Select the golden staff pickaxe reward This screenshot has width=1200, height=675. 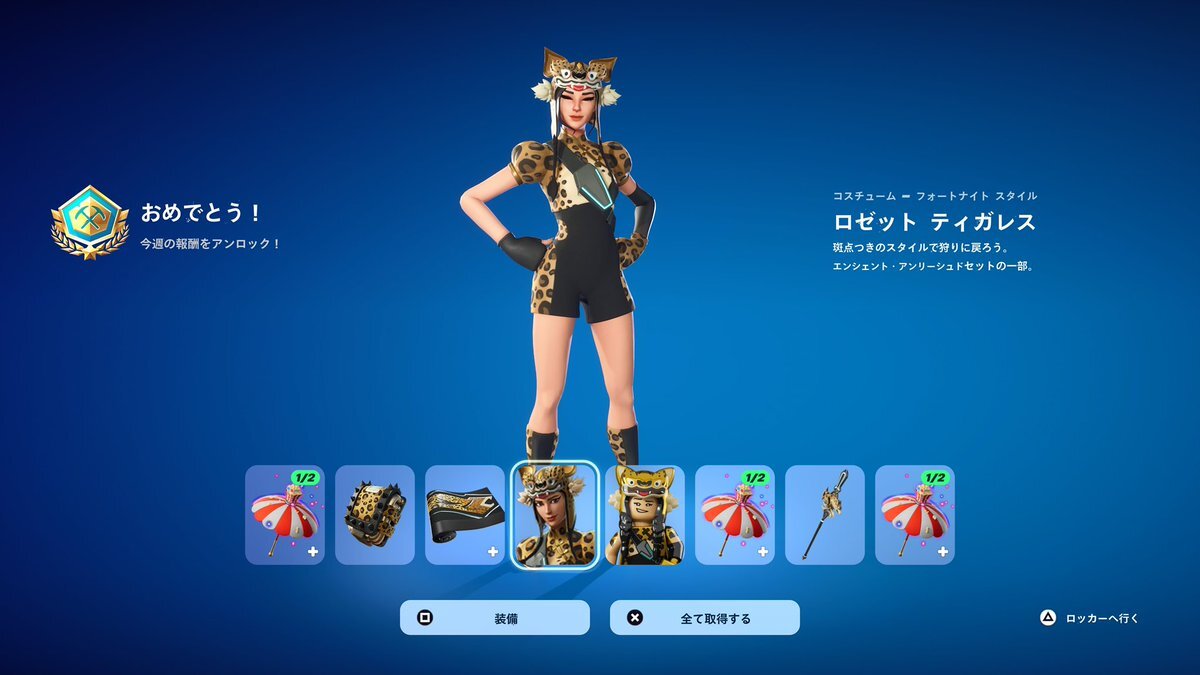pyautogui.click(x=825, y=515)
